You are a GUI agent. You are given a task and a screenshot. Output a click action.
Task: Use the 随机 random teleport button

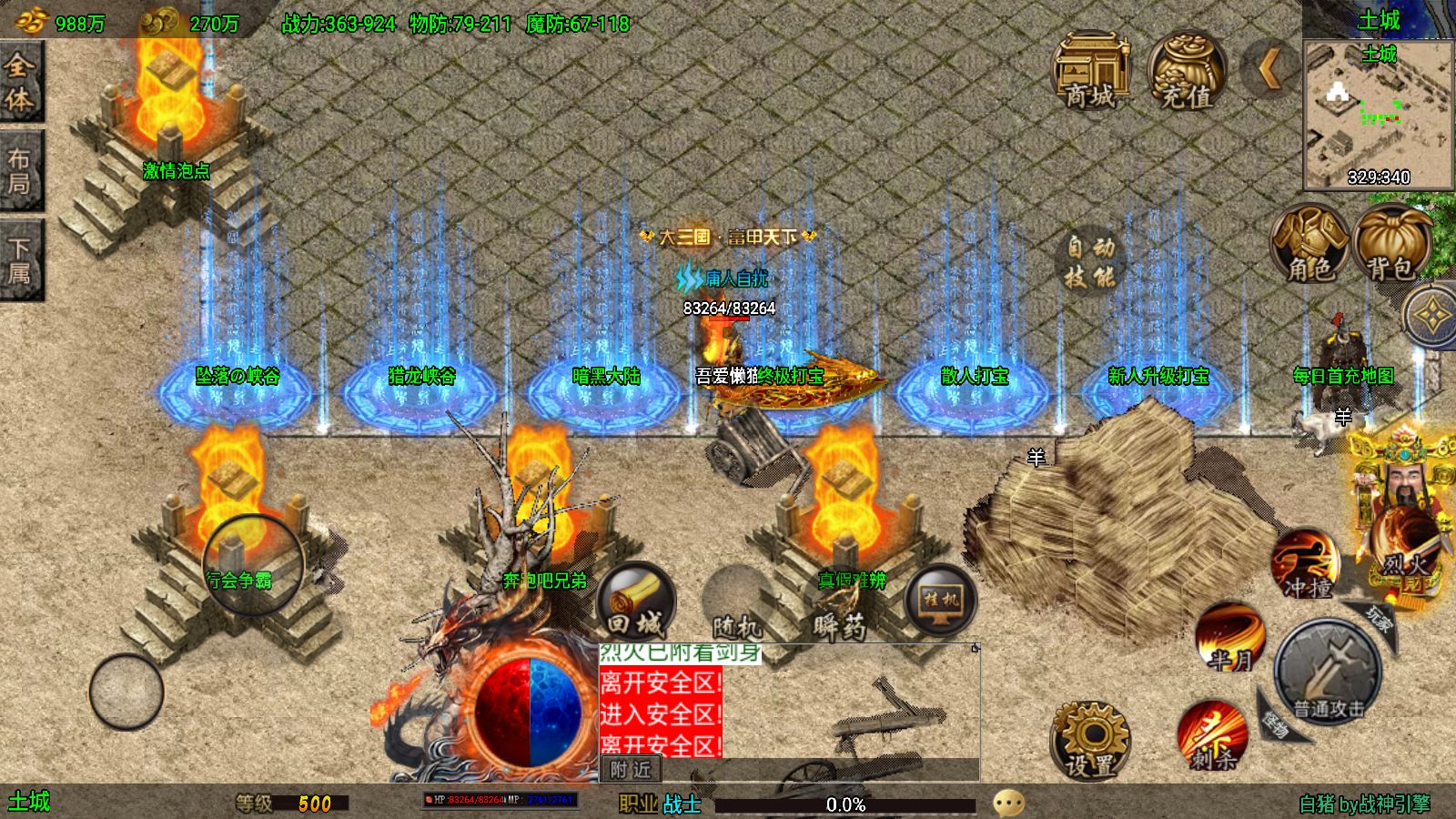[x=737, y=603]
